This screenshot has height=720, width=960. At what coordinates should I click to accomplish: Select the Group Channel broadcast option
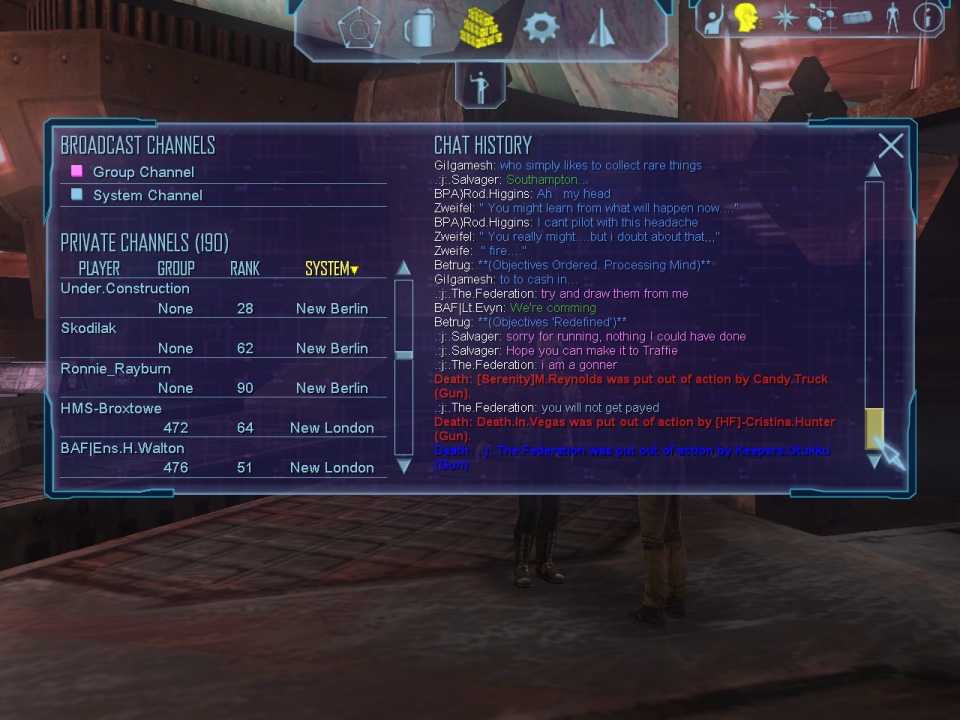[x=142, y=172]
